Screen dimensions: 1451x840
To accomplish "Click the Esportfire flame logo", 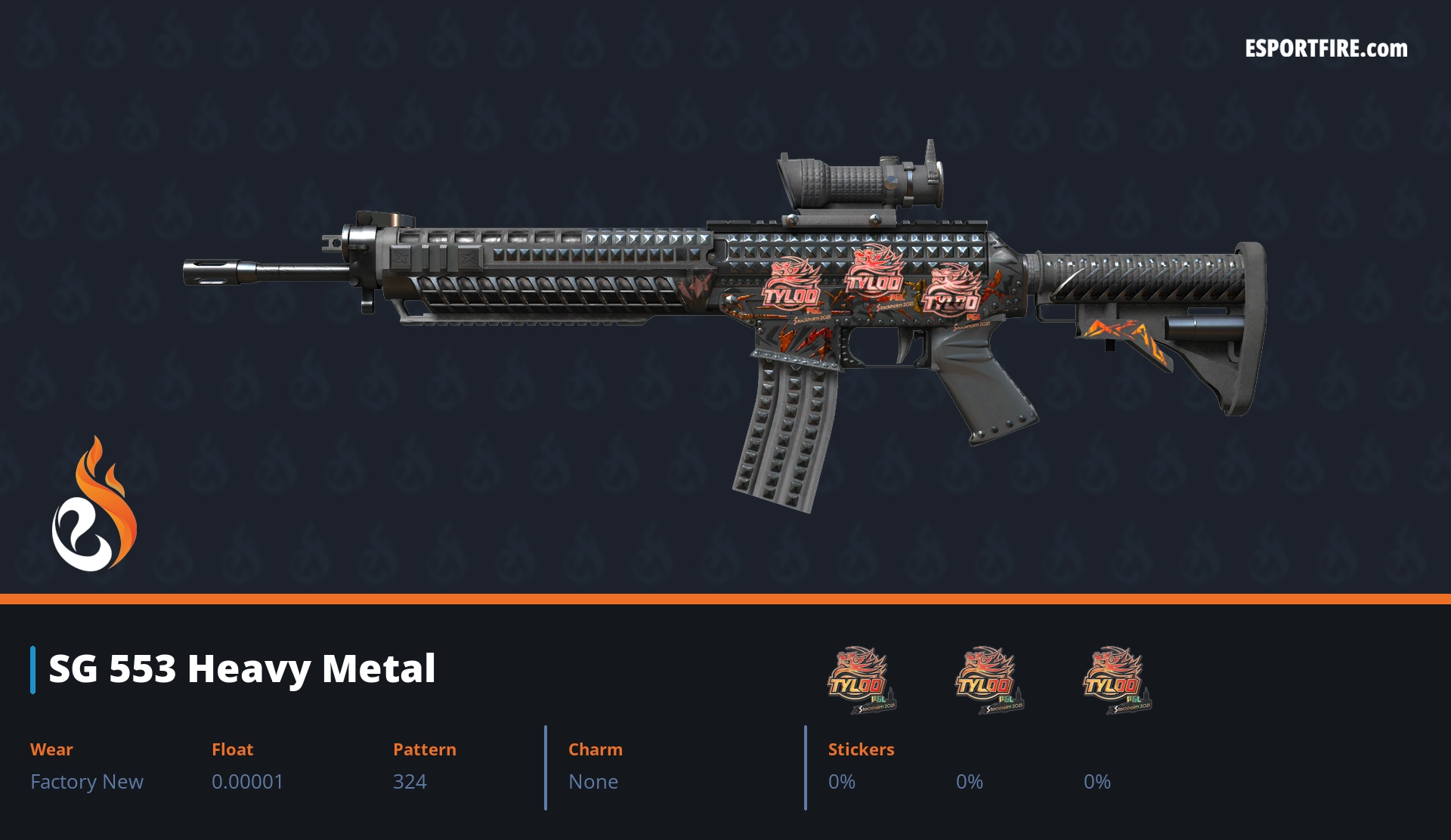I will (94, 505).
